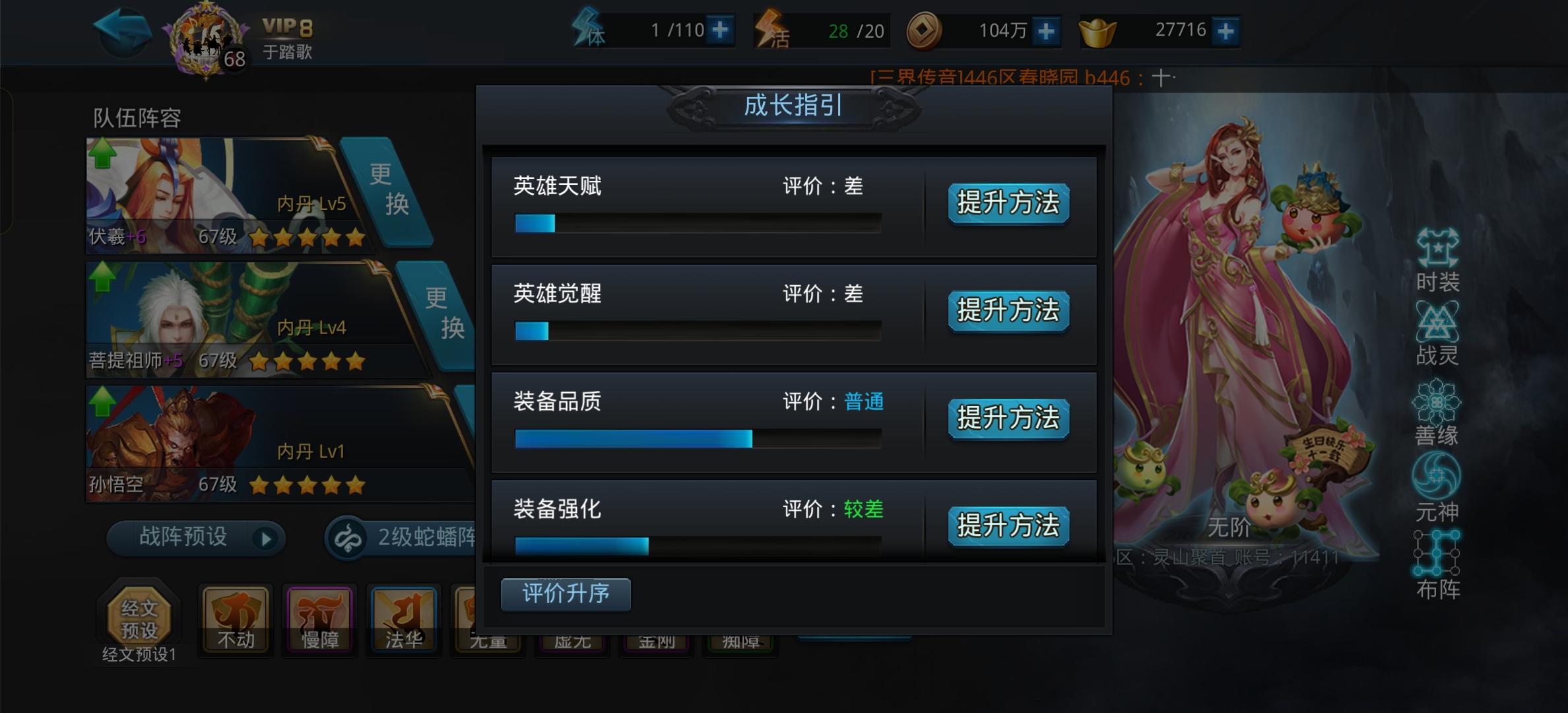Select the 慢障 scripture icon
The image size is (1568, 713).
click(x=319, y=619)
